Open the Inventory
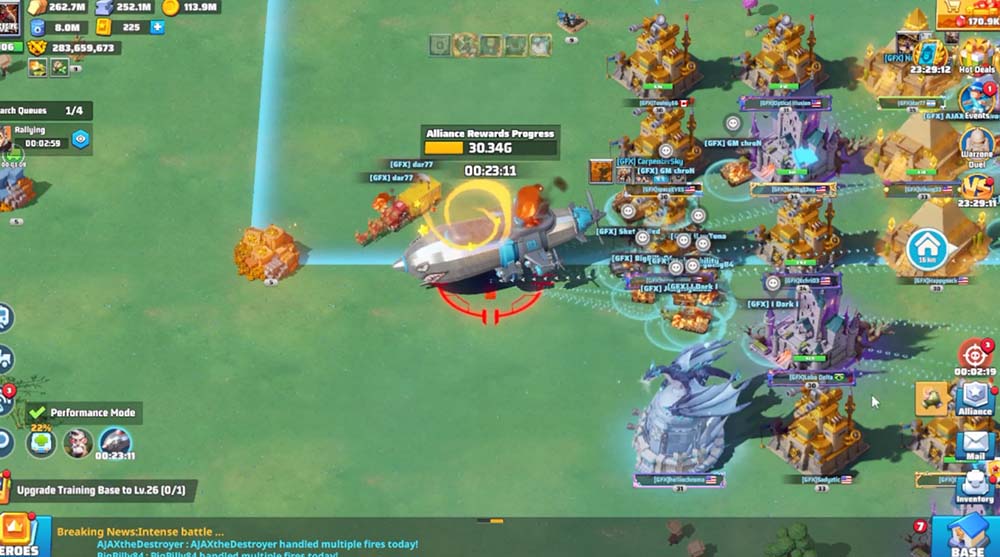The height and width of the screenshot is (557, 1000). pyautogui.click(x=975, y=484)
